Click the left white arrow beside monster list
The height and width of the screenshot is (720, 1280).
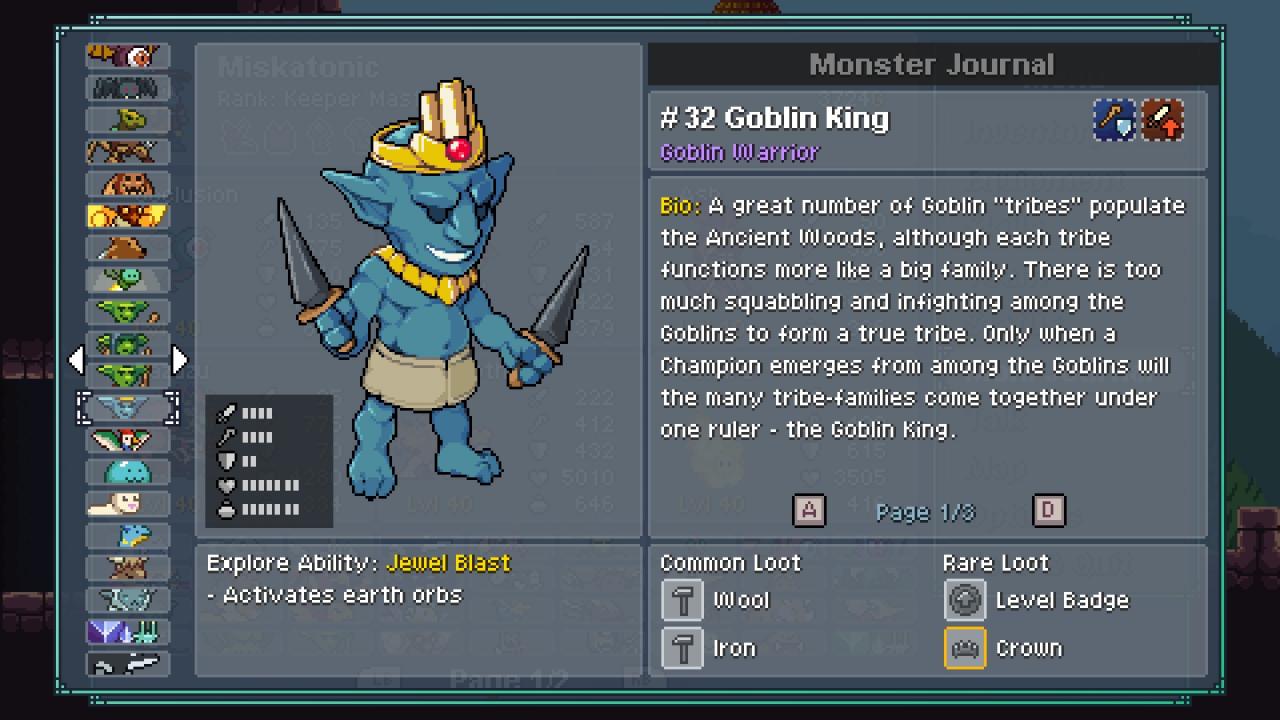pos(76,360)
